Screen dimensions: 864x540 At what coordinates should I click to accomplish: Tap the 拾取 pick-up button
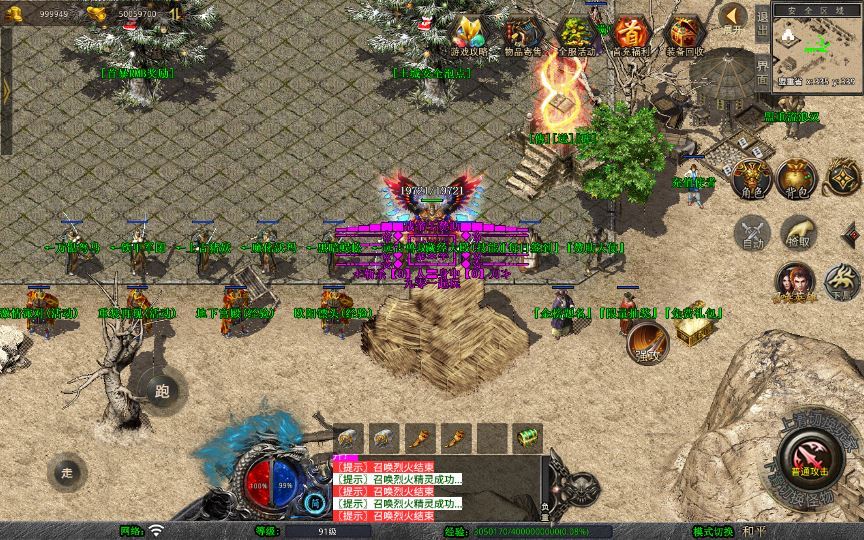(799, 233)
